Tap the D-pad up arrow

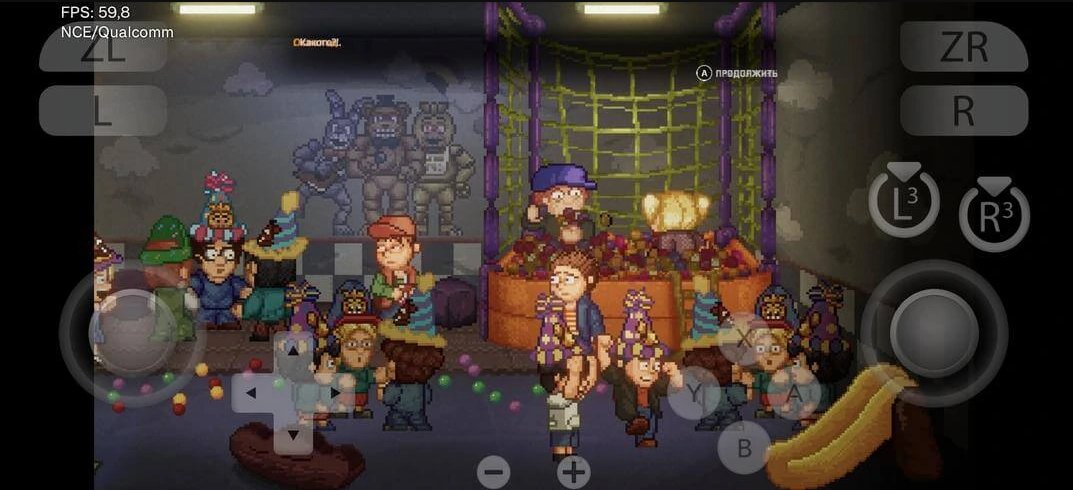click(x=293, y=352)
